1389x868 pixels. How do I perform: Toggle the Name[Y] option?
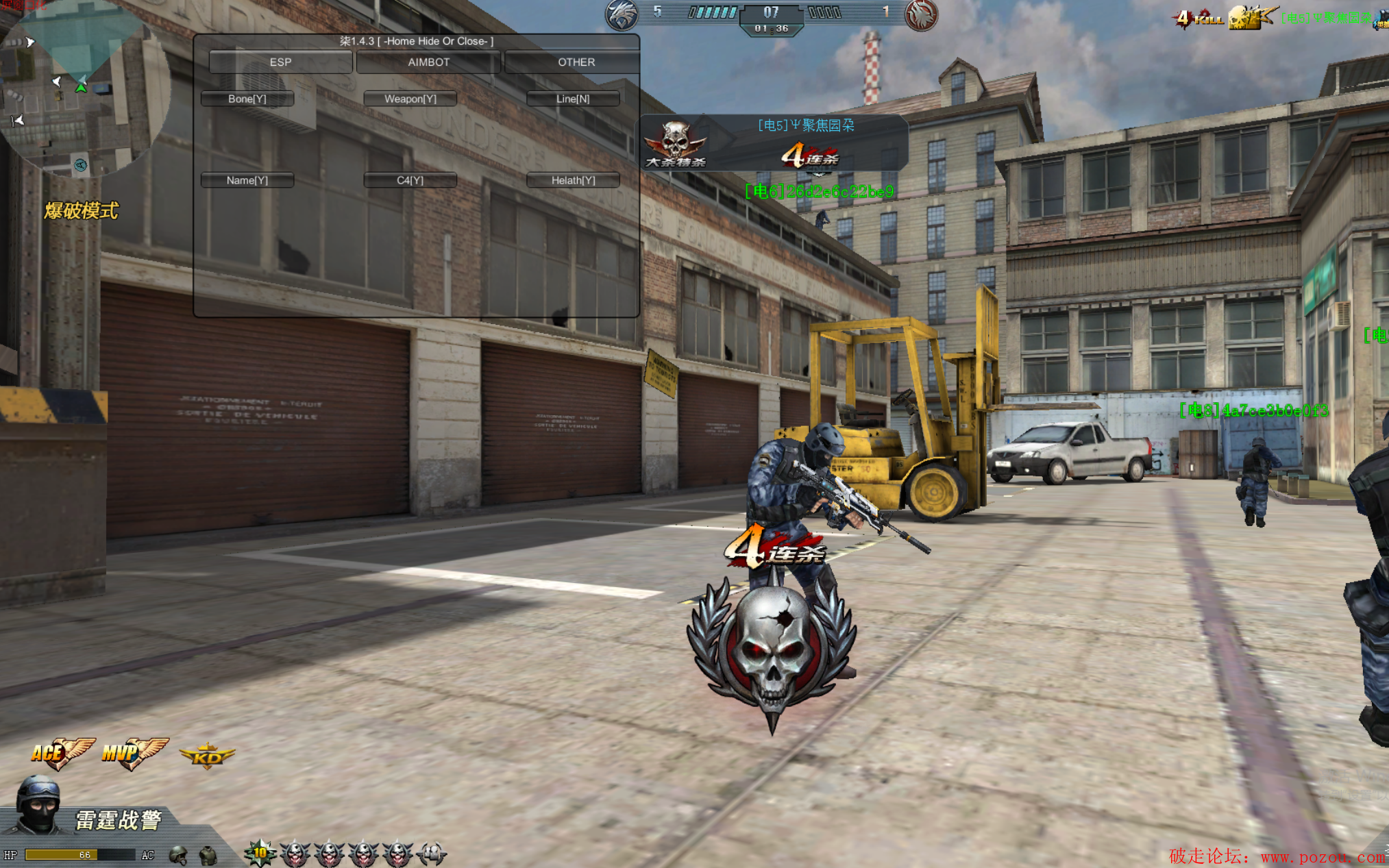247,180
